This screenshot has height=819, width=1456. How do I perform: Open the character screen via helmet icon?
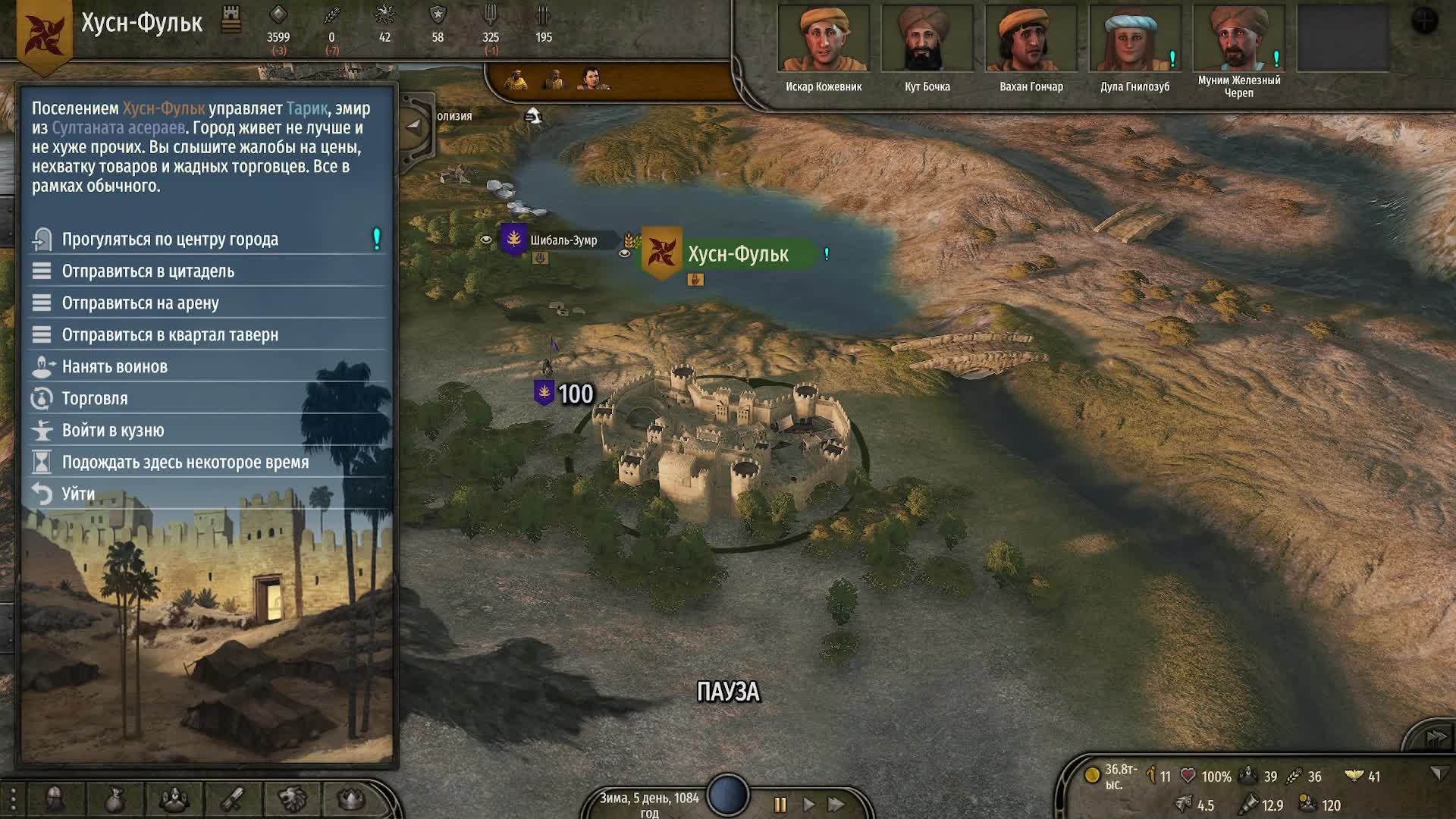53,799
